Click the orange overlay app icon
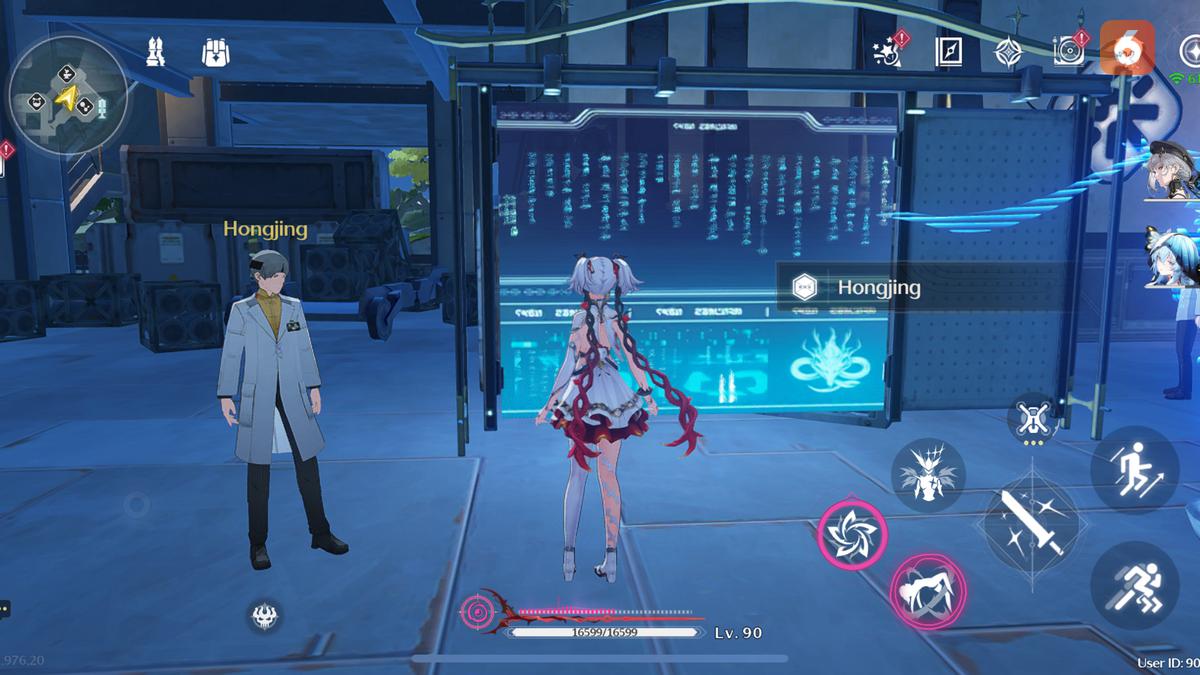The image size is (1200, 675). pos(1127,47)
